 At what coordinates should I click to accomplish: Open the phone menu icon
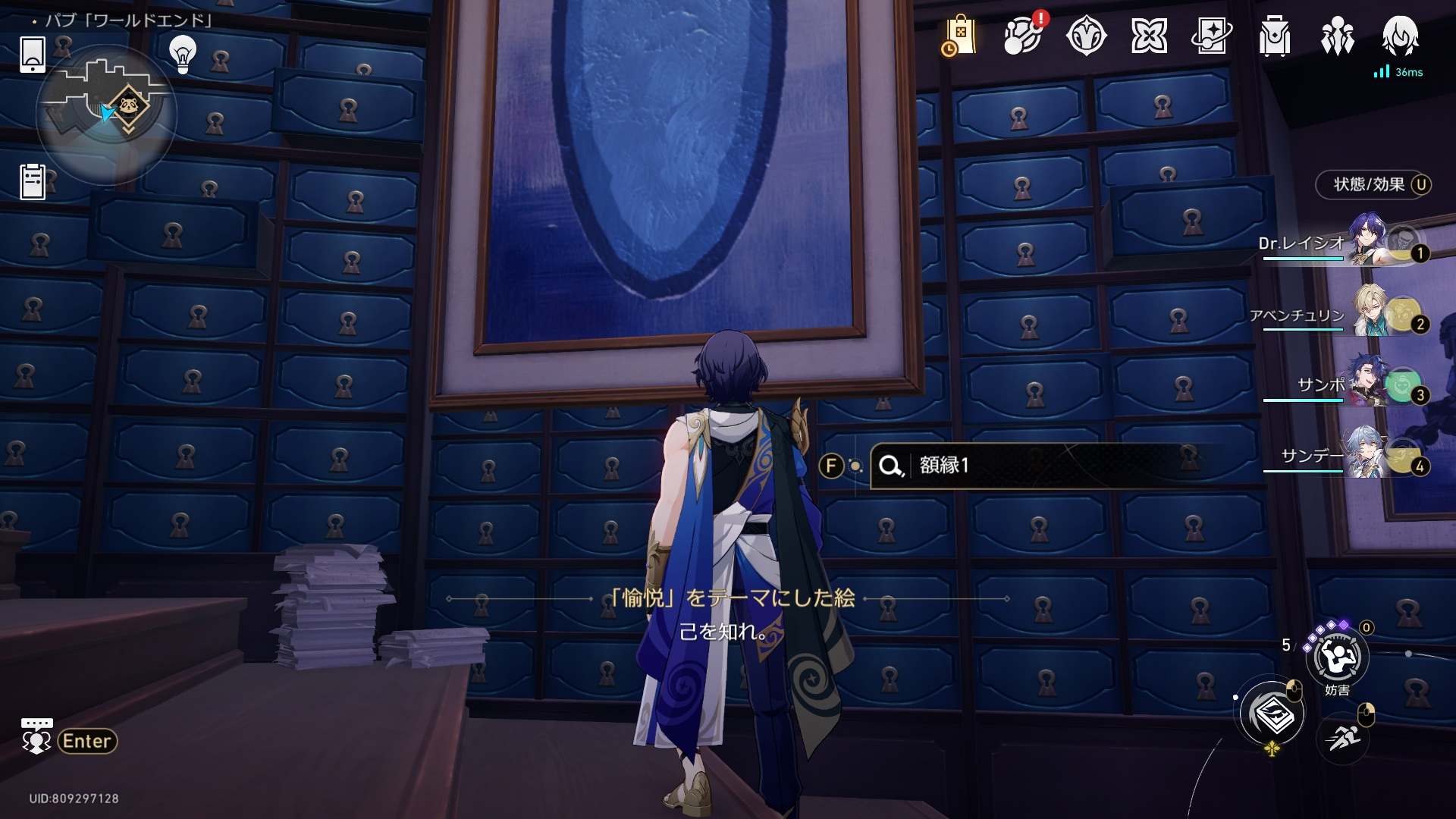click(x=32, y=54)
